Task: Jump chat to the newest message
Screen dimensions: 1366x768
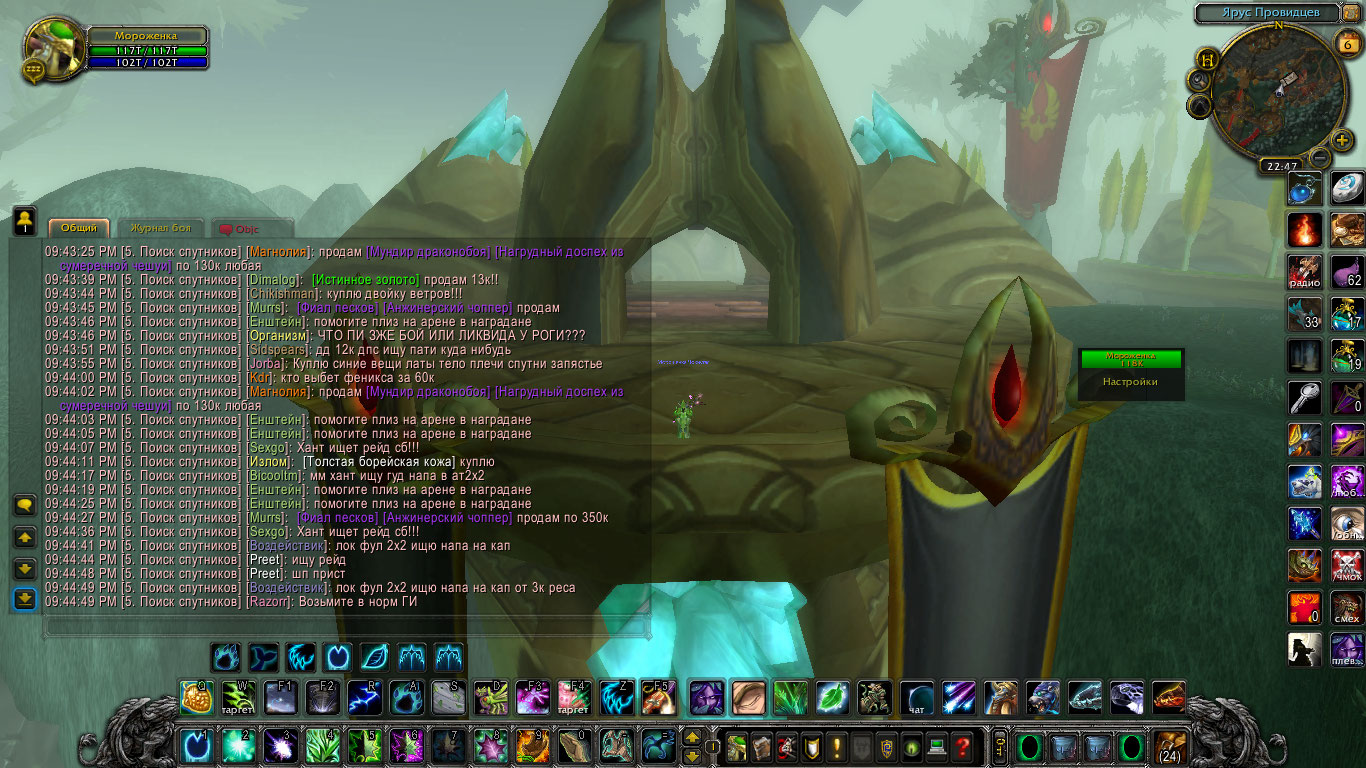Action: [x=25, y=599]
